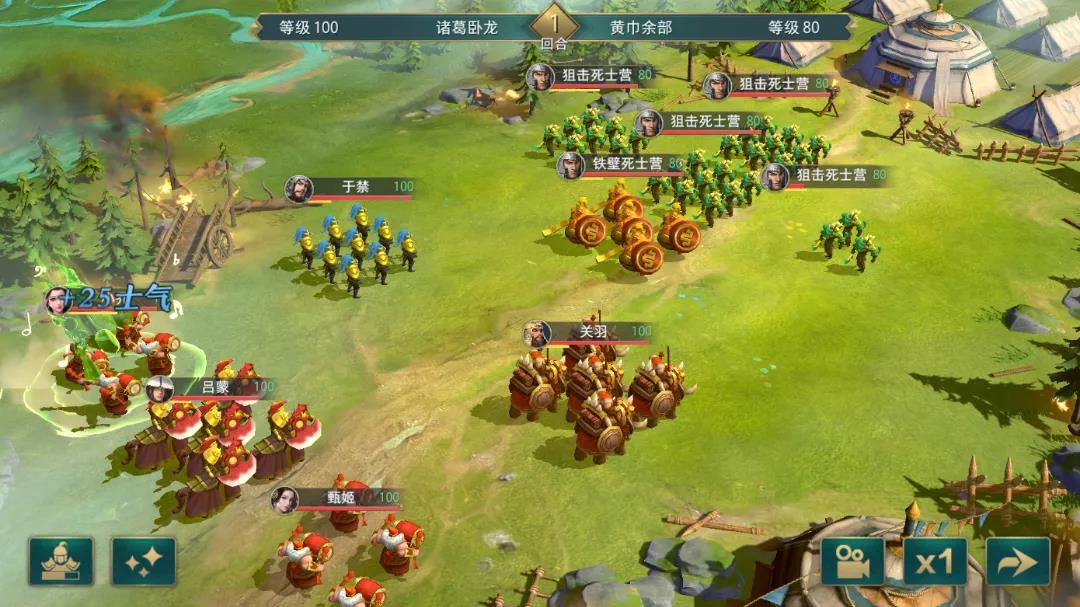Click the camera view button
This screenshot has height=607, width=1080.
coord(853,561)
